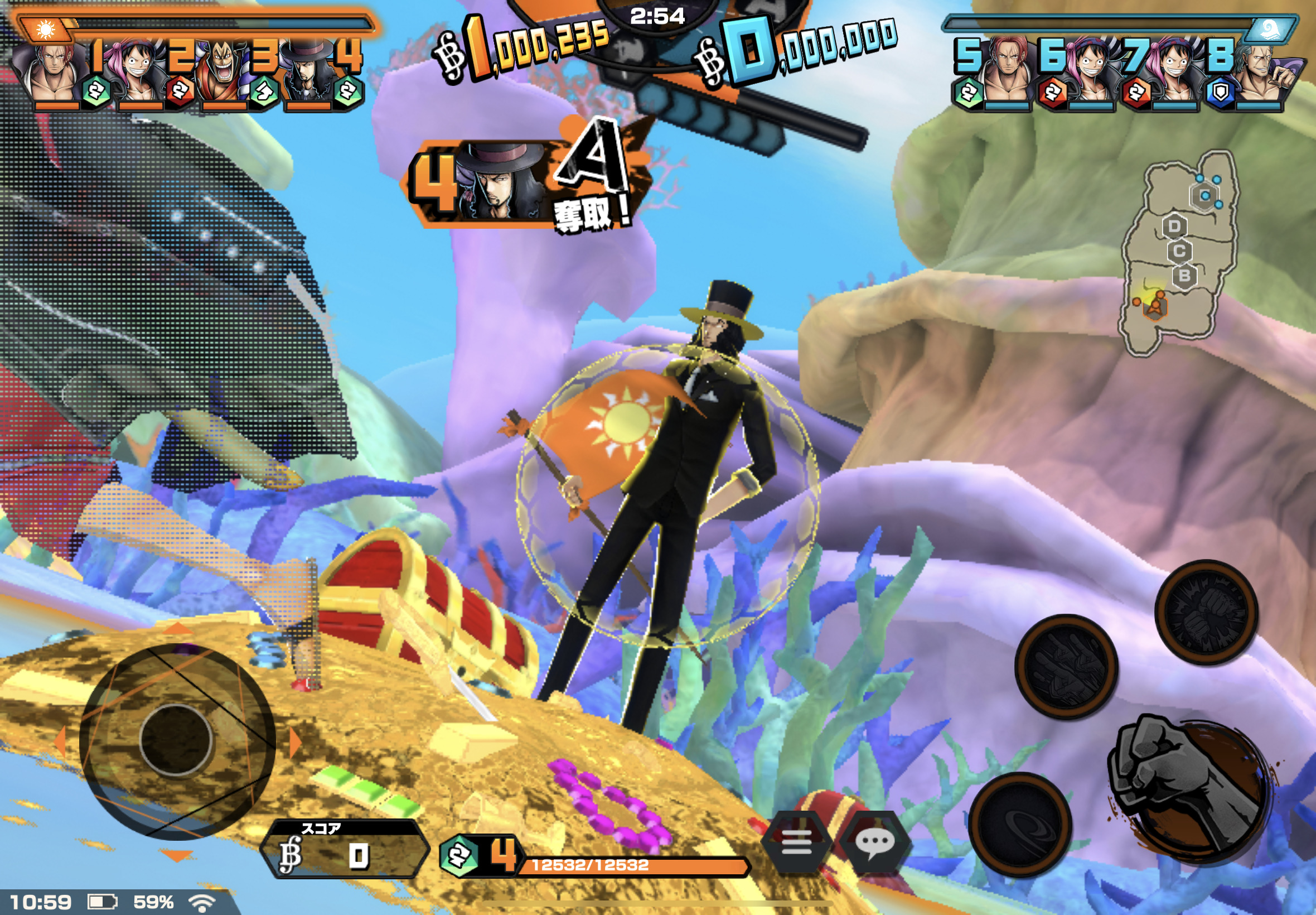Select enemy player 5 Shanks portrait
1316x915 pixels.
pyautogui.click(x=1007, y=74)
